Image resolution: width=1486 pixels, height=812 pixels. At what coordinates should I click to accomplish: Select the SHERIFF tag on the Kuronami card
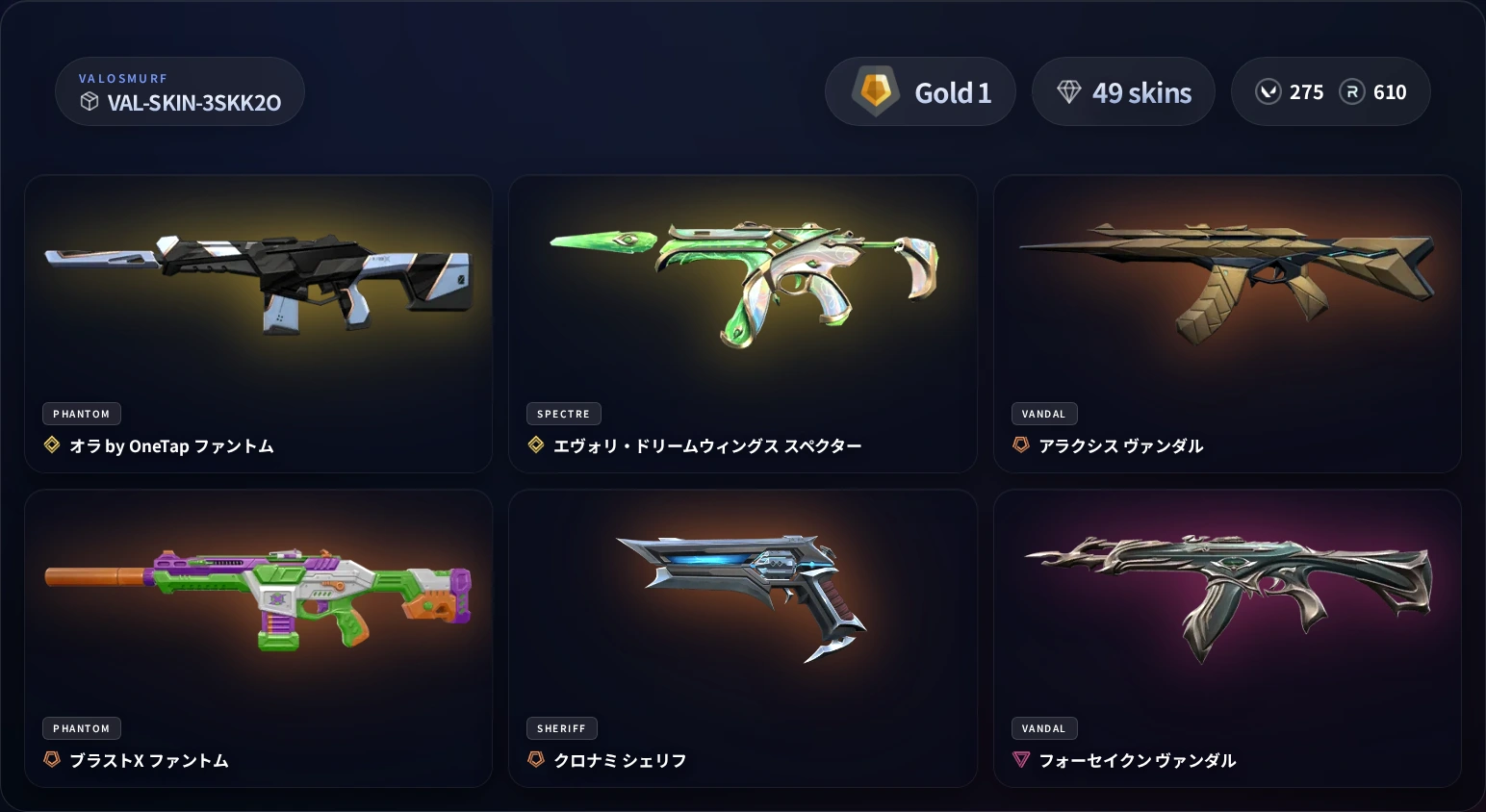[561, 728]
